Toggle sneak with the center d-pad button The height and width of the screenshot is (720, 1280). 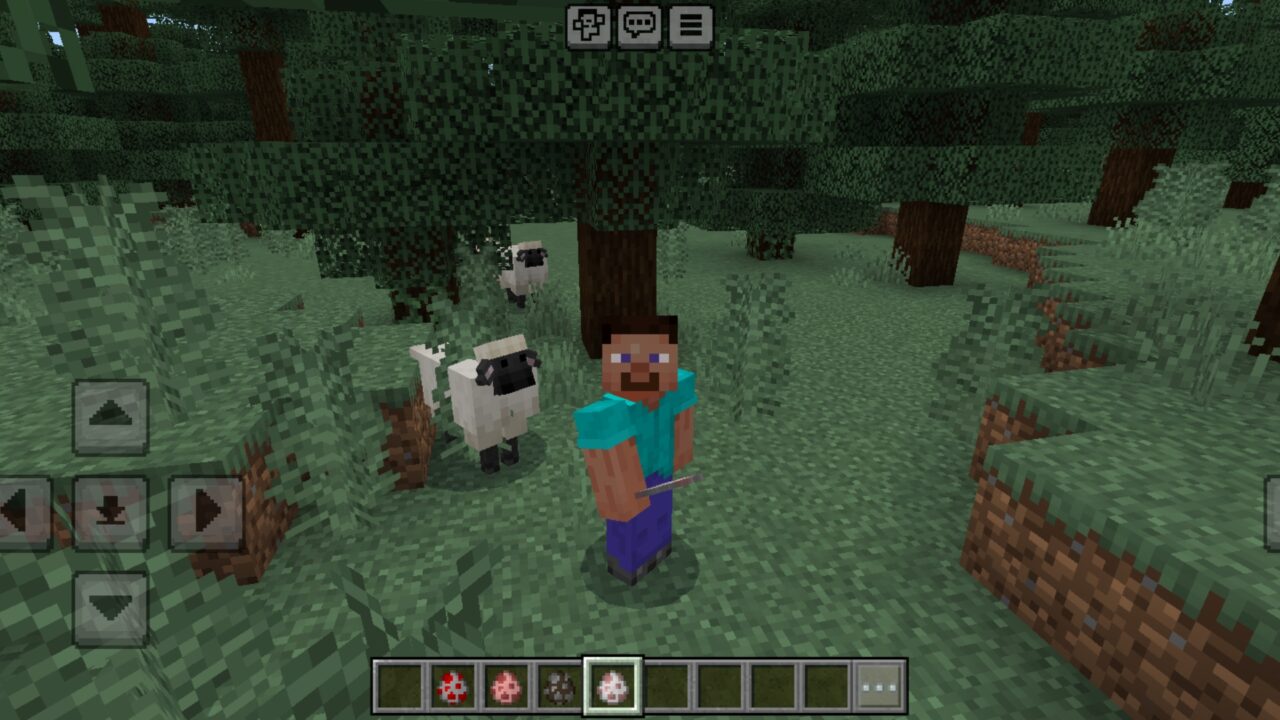(x=110, y=512)
